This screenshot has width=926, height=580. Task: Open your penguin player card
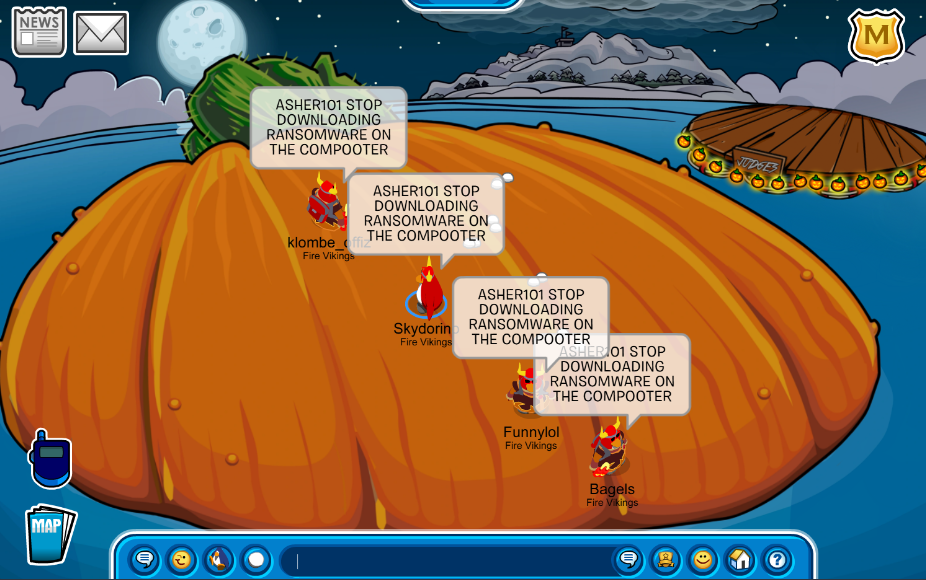pos(665,559)
